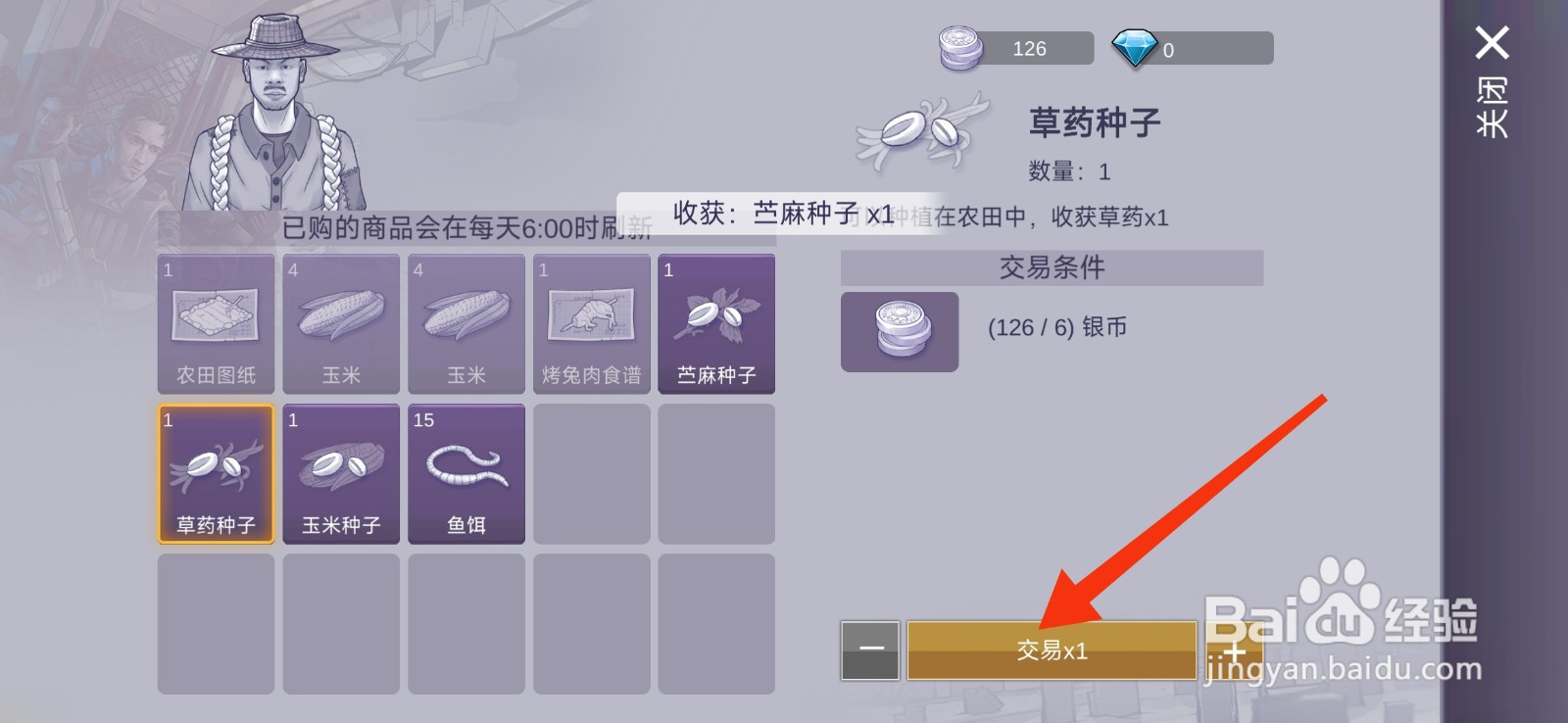The image size is (1568, 723).
Task: Select the 鱼饵 fishing bait item
Action: [x=465, y=473]
